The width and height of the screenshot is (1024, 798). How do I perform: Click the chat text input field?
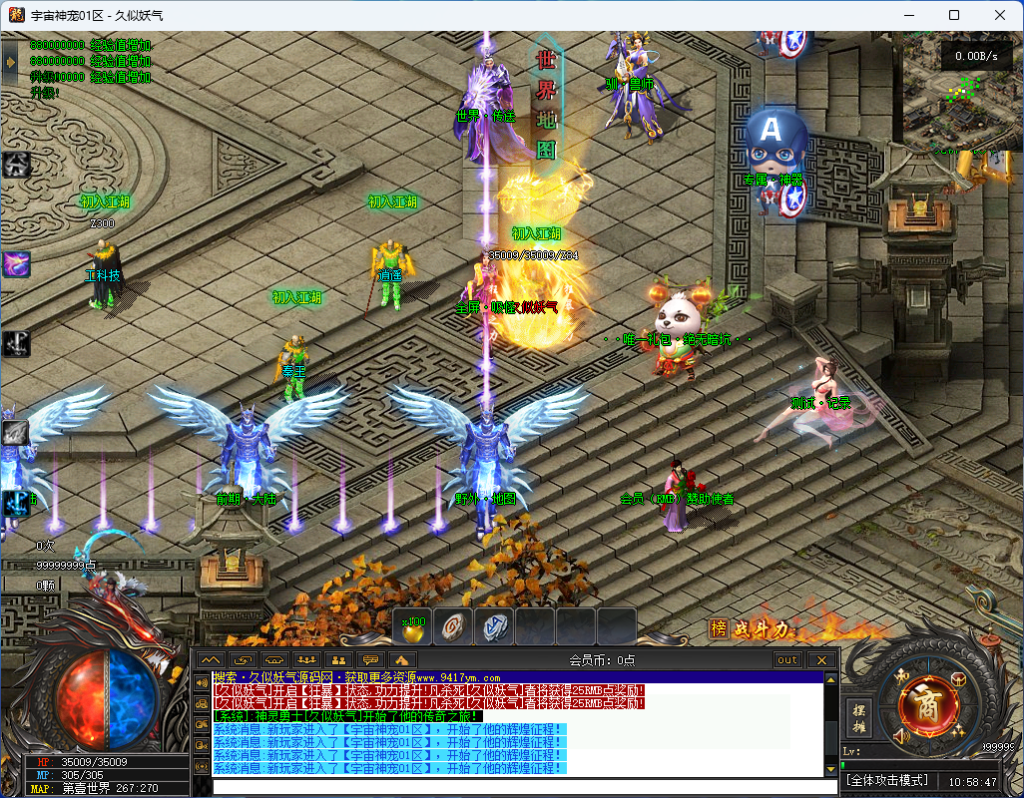pyautogui.click(x=520, y=787)
